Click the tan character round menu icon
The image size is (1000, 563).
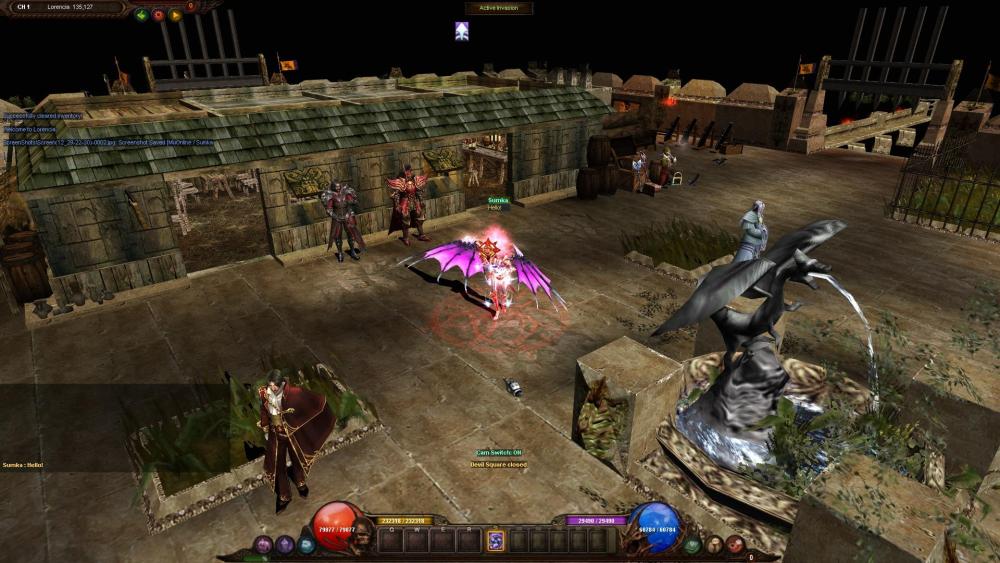click(714, 545)
